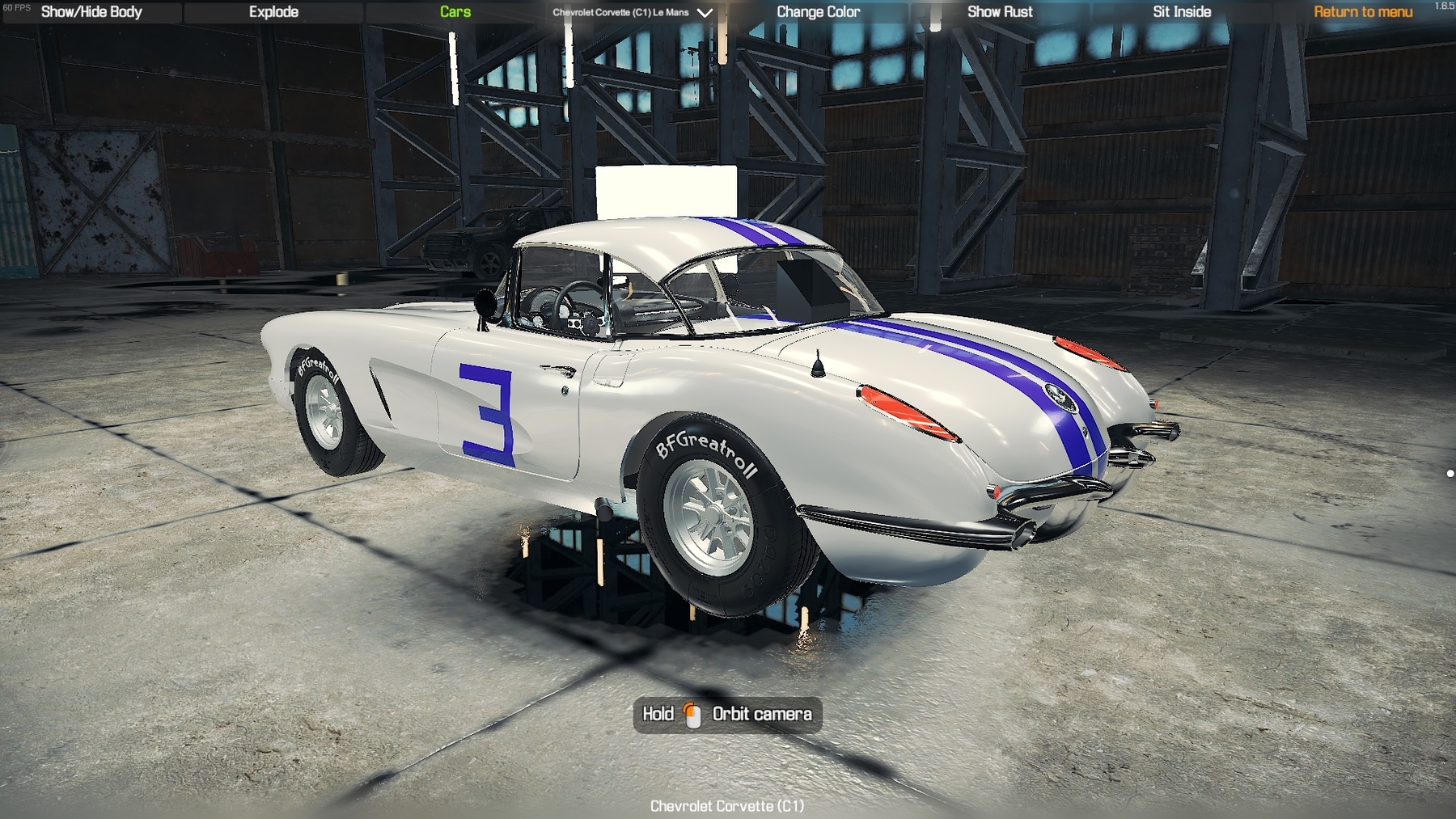This screenshot has height=819, width=1456.
Task: Switch to the Cars tab
Action: coord(455,12)
